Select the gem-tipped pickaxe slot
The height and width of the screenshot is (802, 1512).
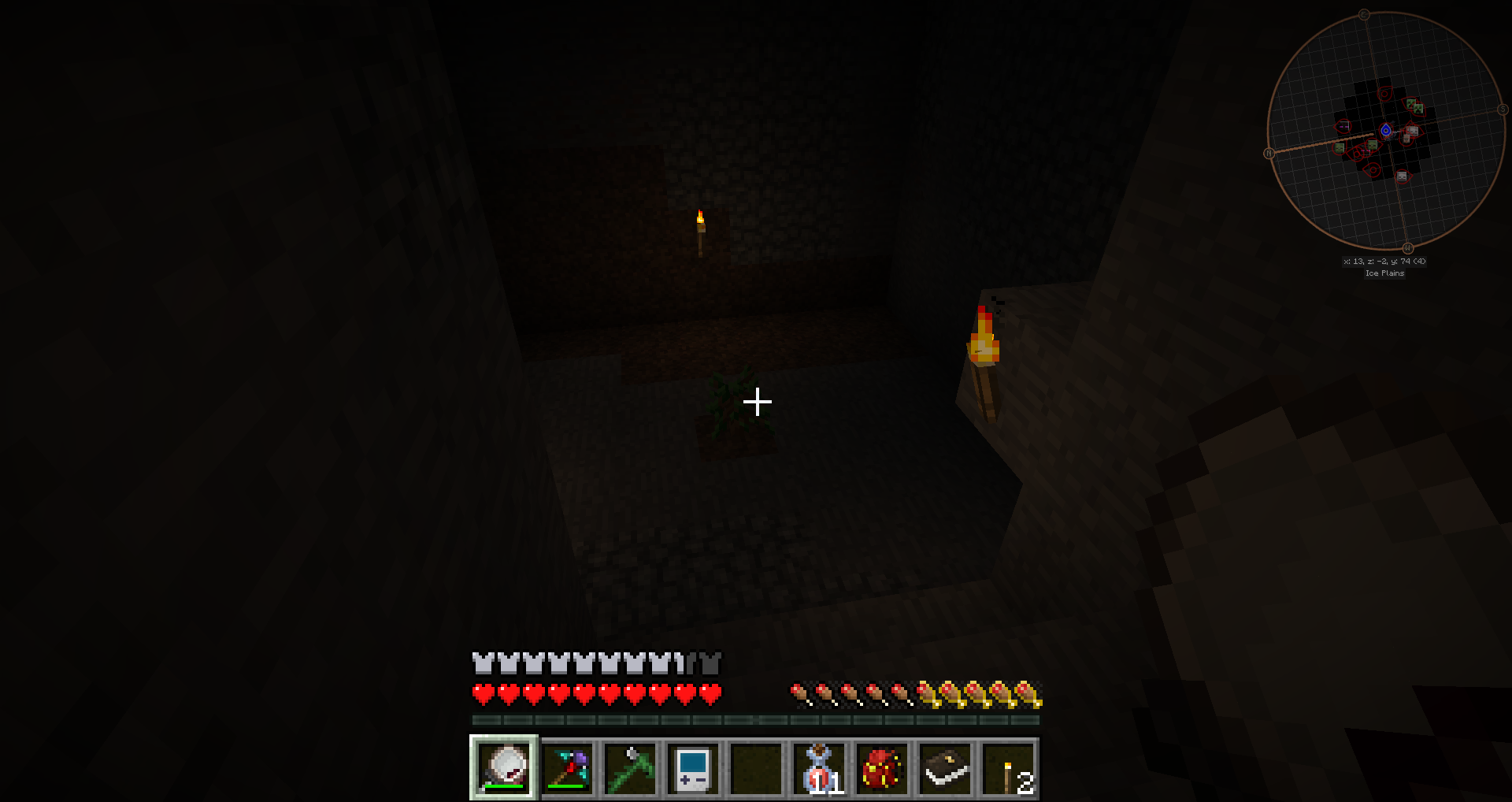pos(567,768)
